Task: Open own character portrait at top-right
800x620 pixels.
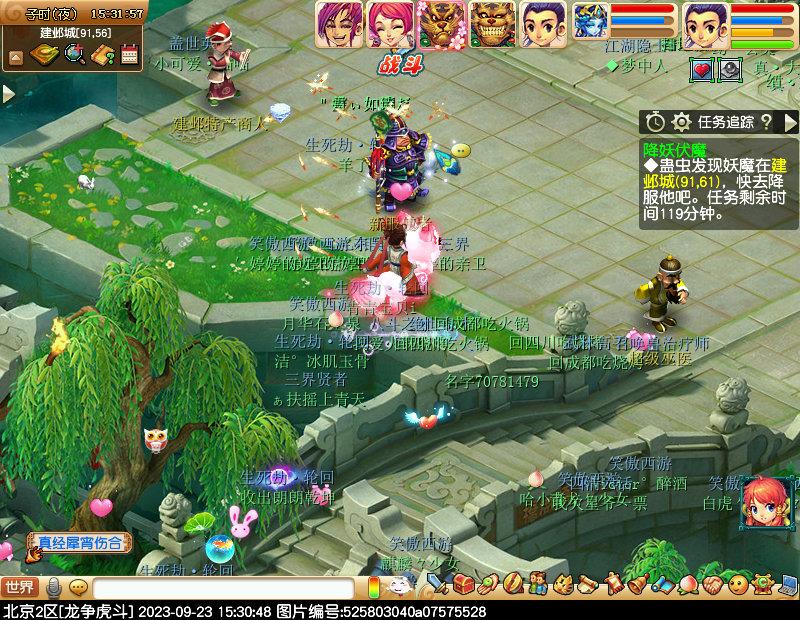Action: pyautogui.click(x=706, y=24)
